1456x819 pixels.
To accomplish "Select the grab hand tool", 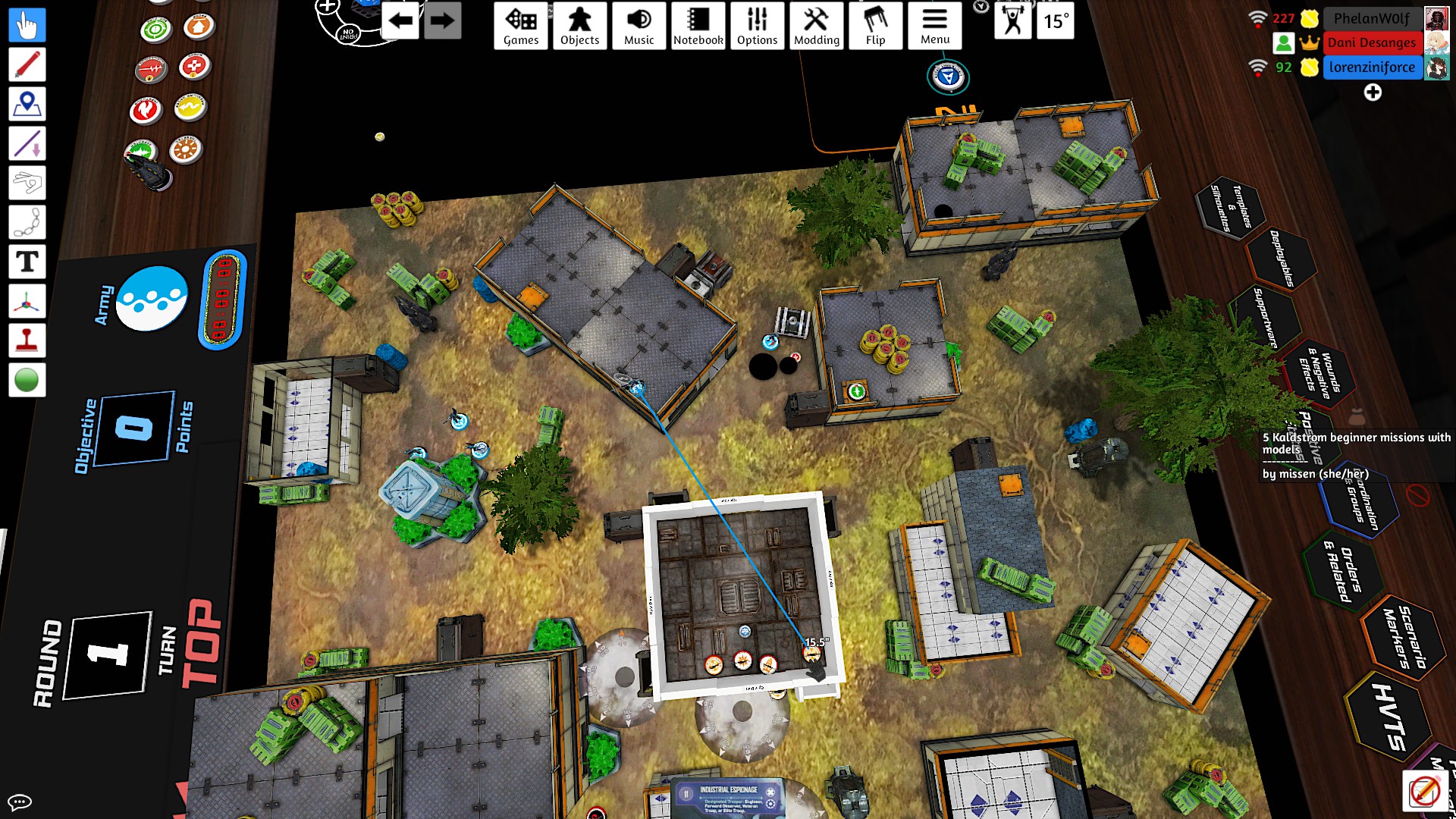I will (x=27, y=25).
